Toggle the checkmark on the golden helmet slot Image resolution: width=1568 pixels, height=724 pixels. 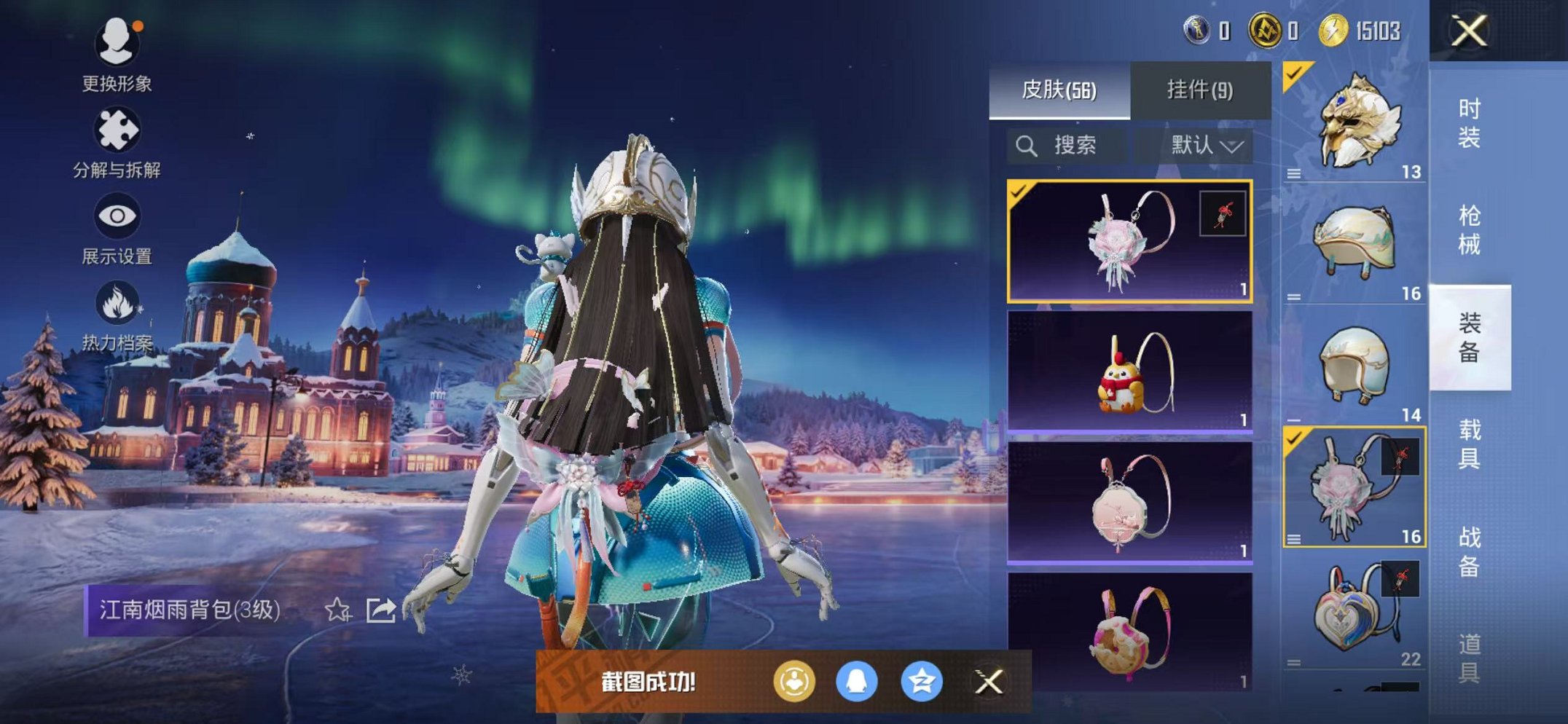coord(1295,75)
